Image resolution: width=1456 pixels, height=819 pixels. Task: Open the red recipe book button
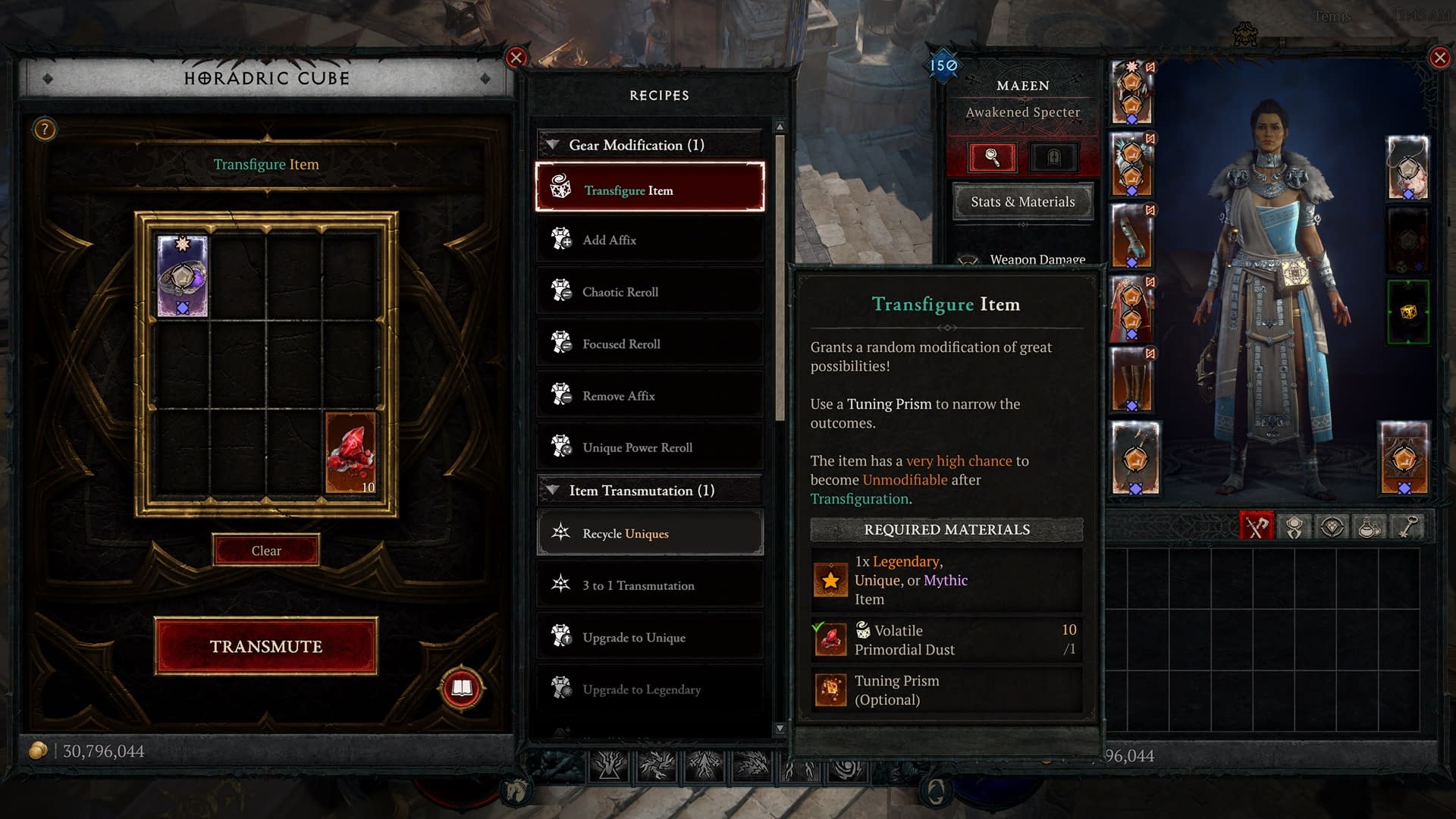(x=462, y=688)
